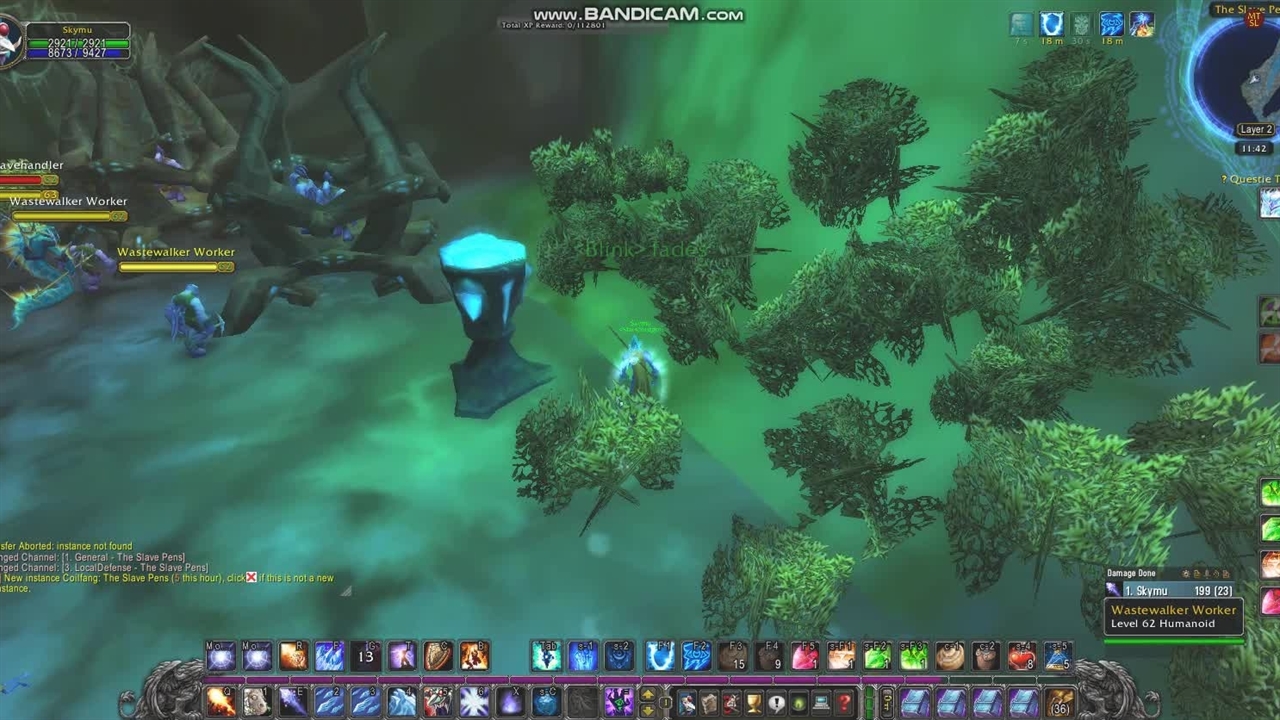Open the achievements trophy cup button

(x=754, y=704)
